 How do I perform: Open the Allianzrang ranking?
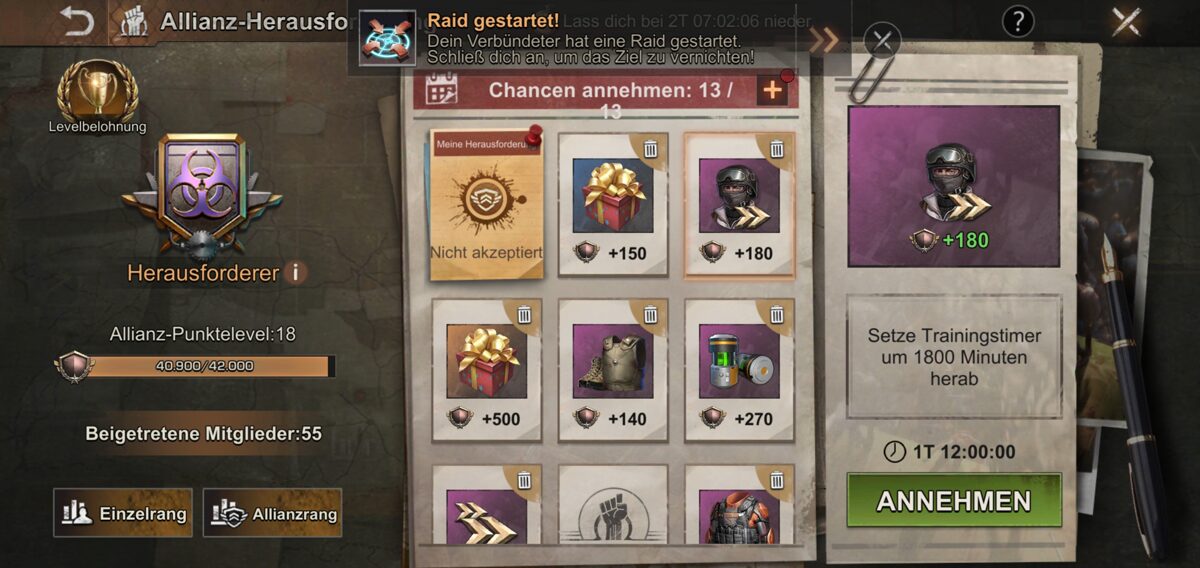(272, 513)
